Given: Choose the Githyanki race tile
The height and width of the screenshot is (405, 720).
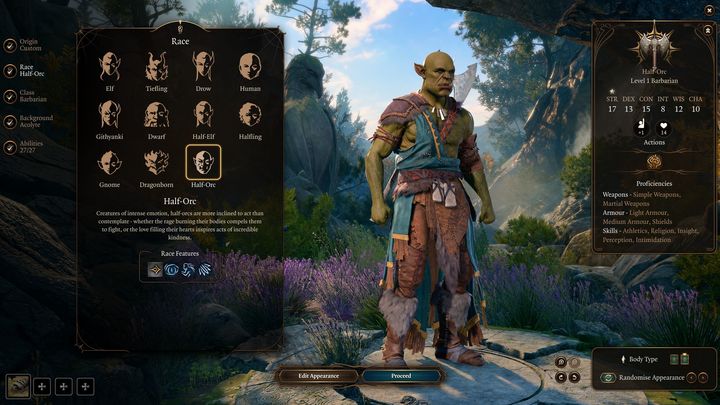Looking at the screenshot, I should [110, 115].
